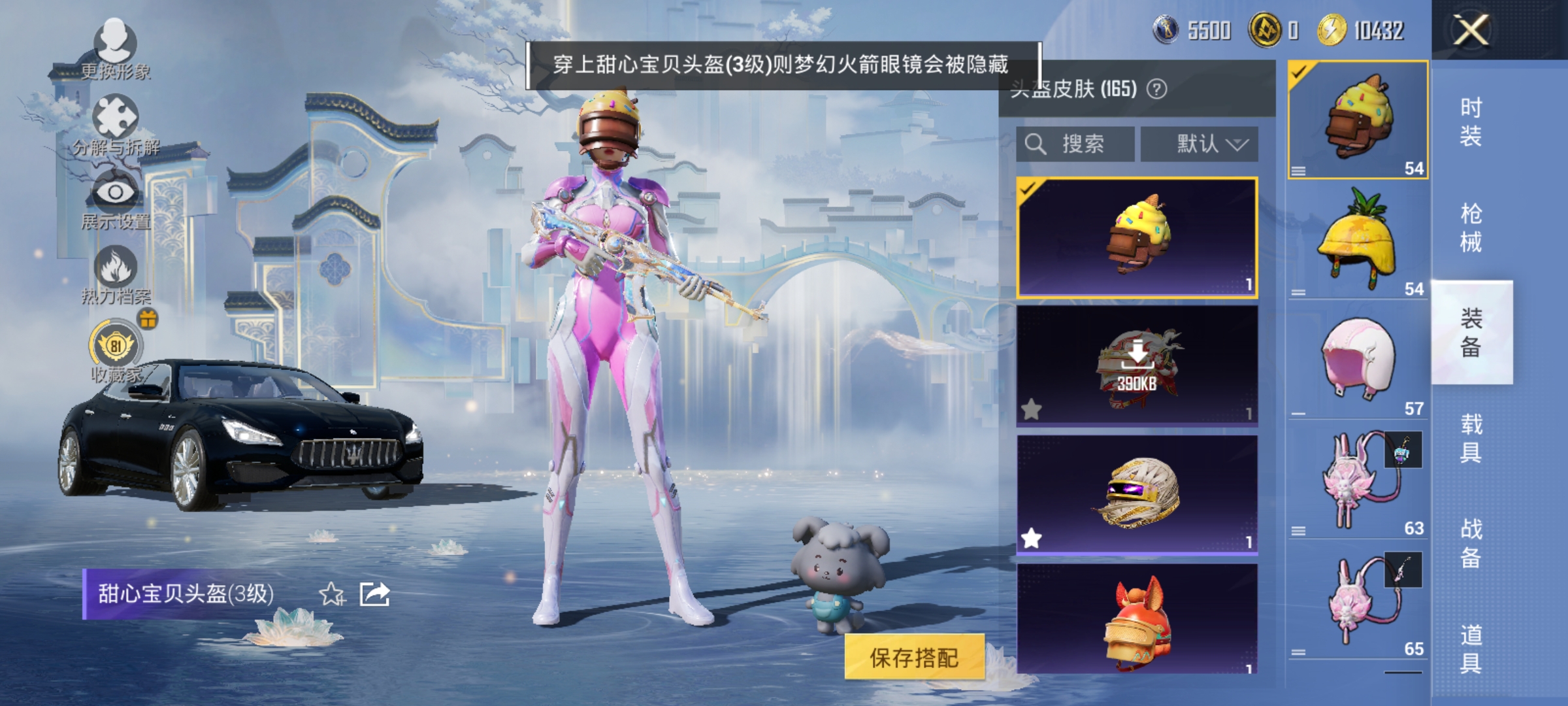View the 热力档案 profile
The image size is (1568, 706).
(114, 278)
